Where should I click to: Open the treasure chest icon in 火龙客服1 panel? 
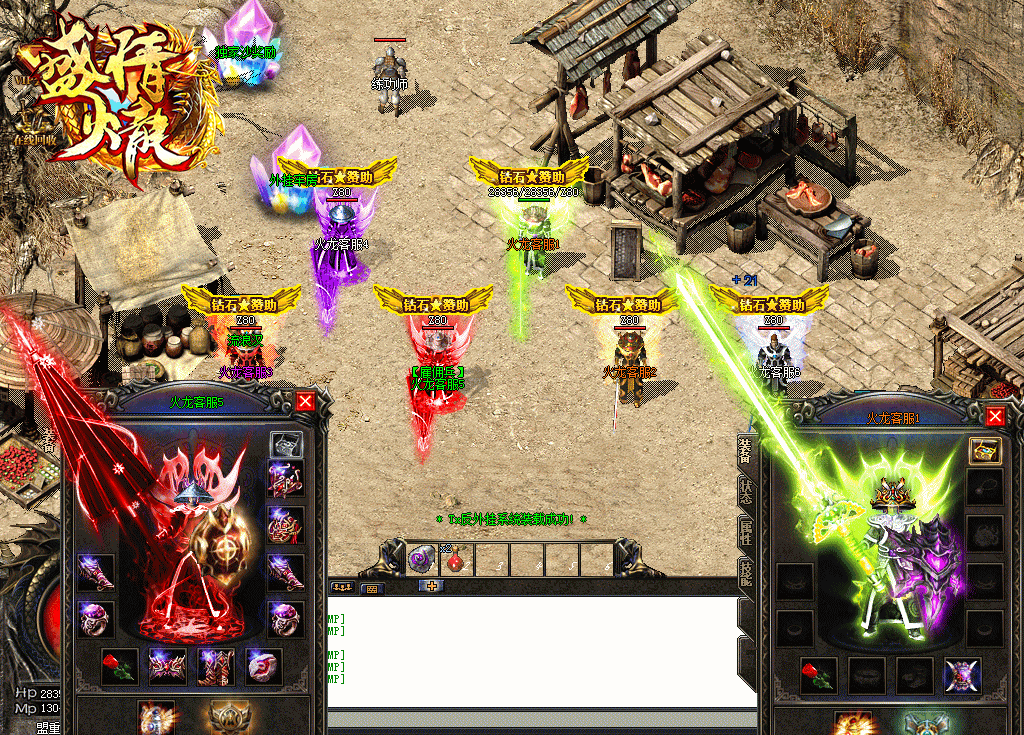click(x=985, y=450)
